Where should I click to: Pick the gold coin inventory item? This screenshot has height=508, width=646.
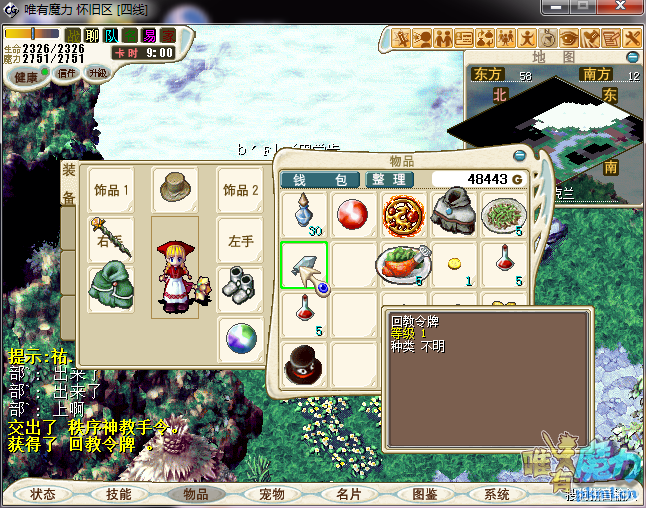click(x=453, y=264)
